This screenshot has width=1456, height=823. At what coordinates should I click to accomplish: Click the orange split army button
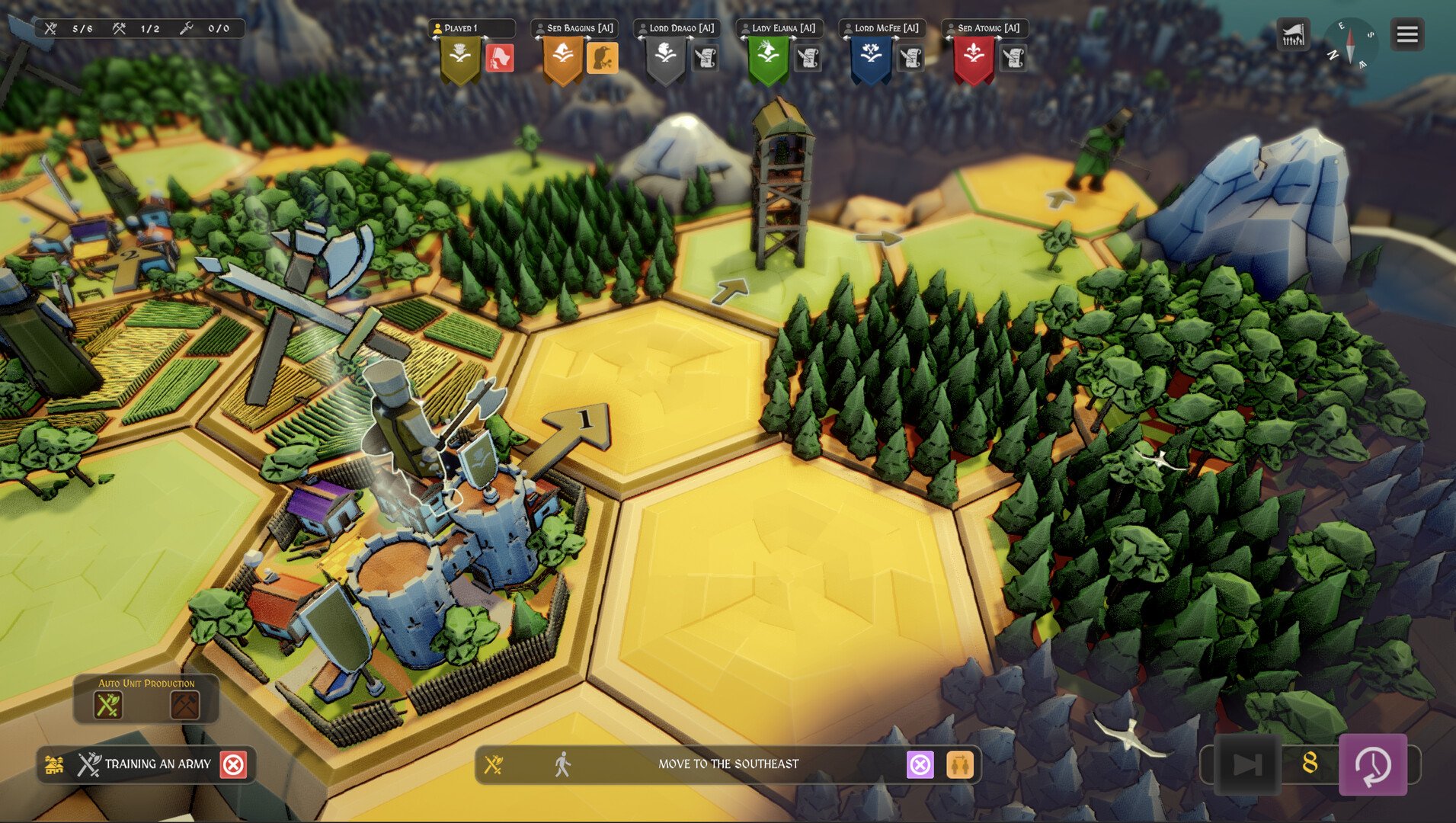(x=960, y=764)
